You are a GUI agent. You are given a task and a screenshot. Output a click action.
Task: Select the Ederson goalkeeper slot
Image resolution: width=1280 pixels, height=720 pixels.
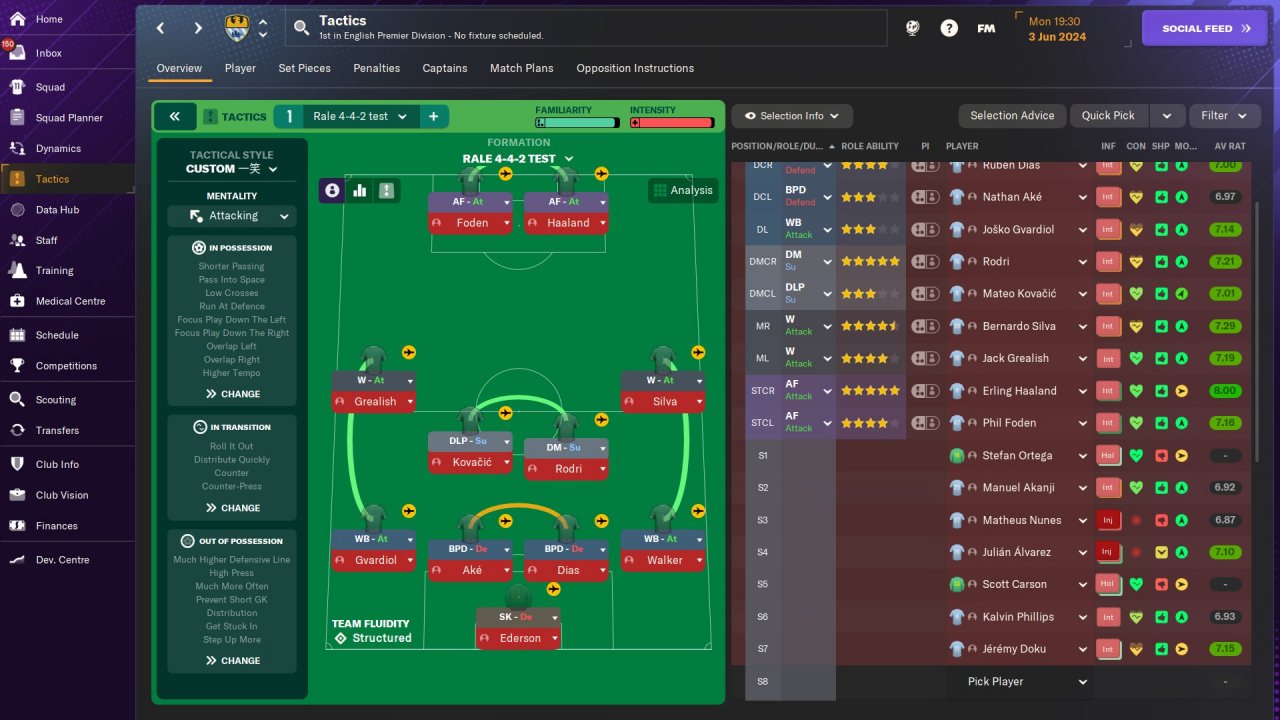point(519,638)
